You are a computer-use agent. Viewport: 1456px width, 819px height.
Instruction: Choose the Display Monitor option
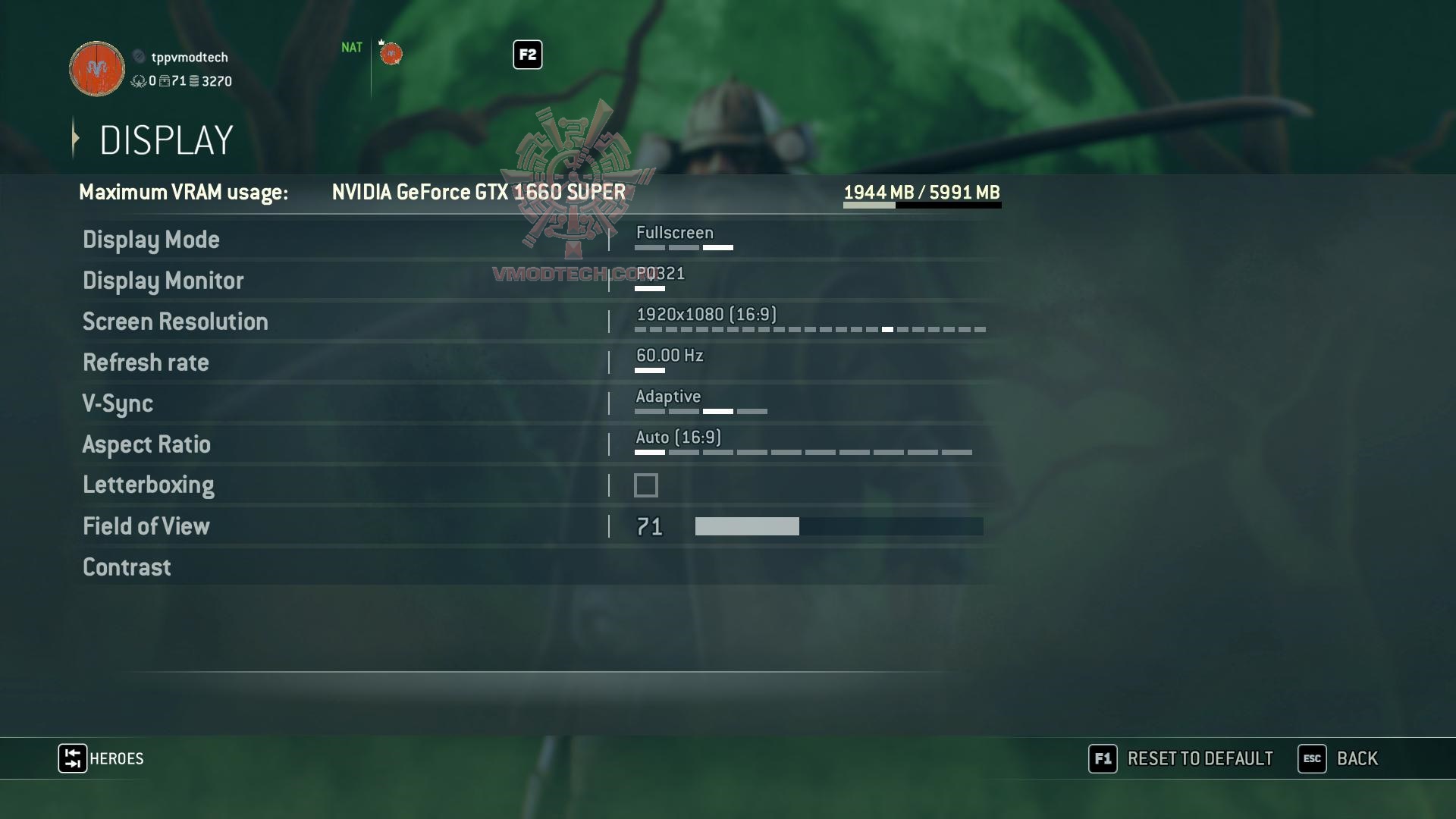point(163,281)
